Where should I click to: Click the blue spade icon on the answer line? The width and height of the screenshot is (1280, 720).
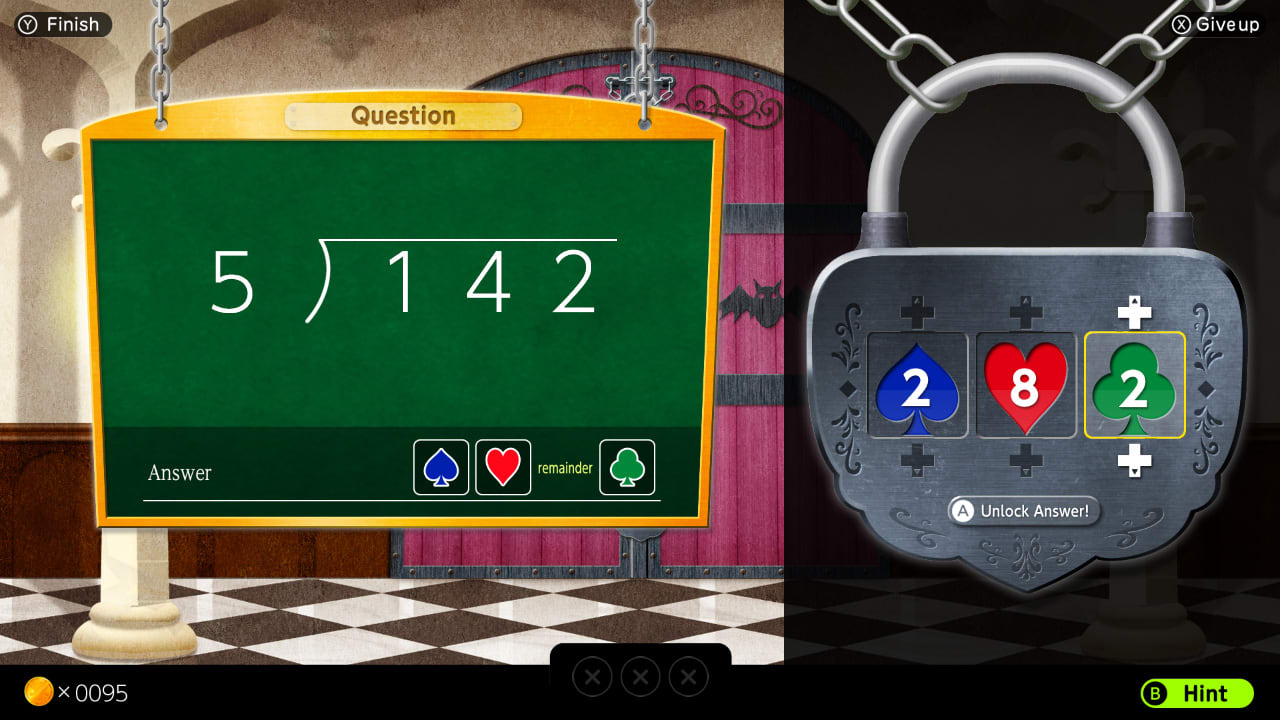pos(441,467)
